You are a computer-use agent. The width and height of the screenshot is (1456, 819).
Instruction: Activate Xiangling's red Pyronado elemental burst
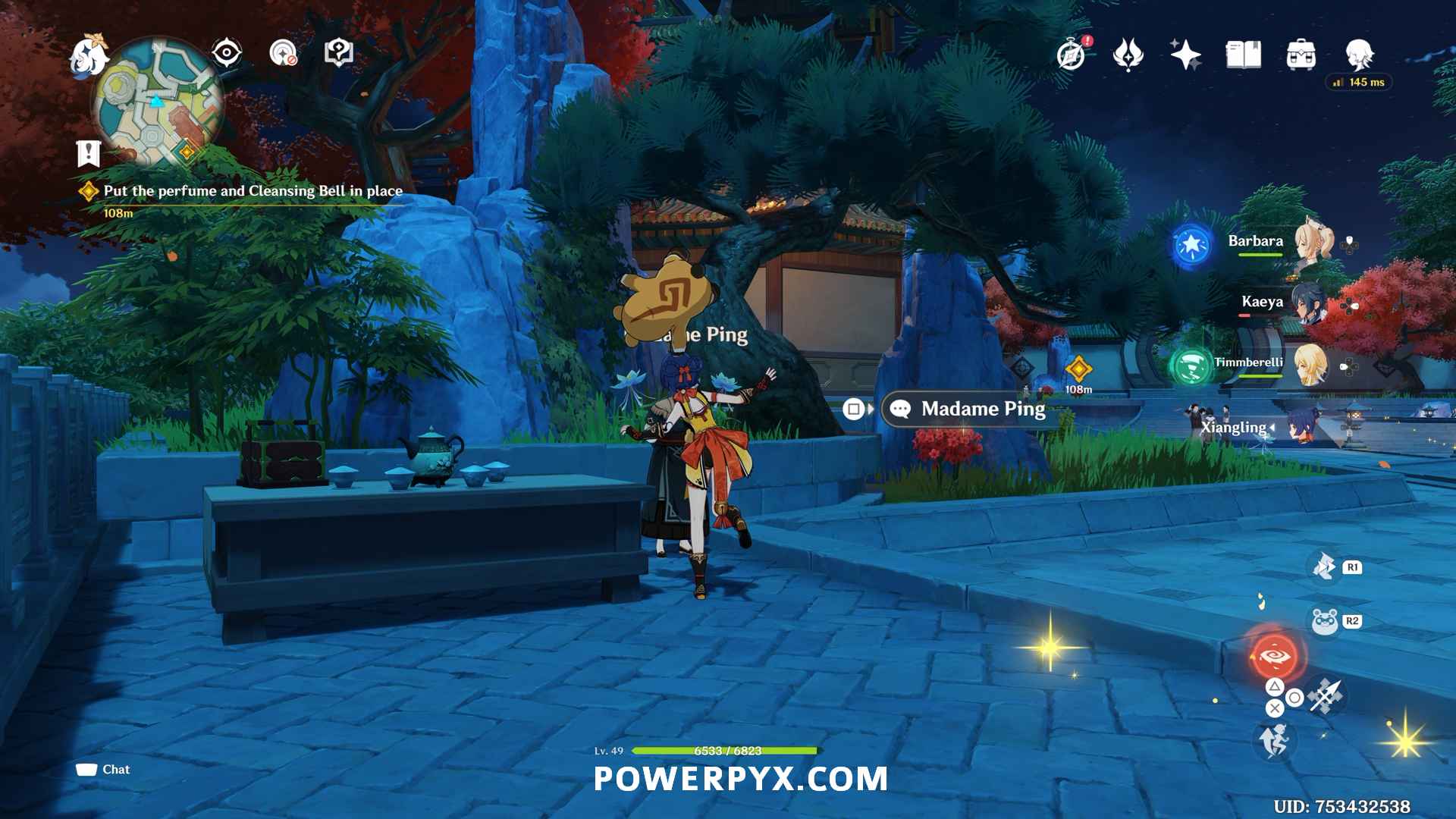pyautogui.click(x=1274, y=657)
